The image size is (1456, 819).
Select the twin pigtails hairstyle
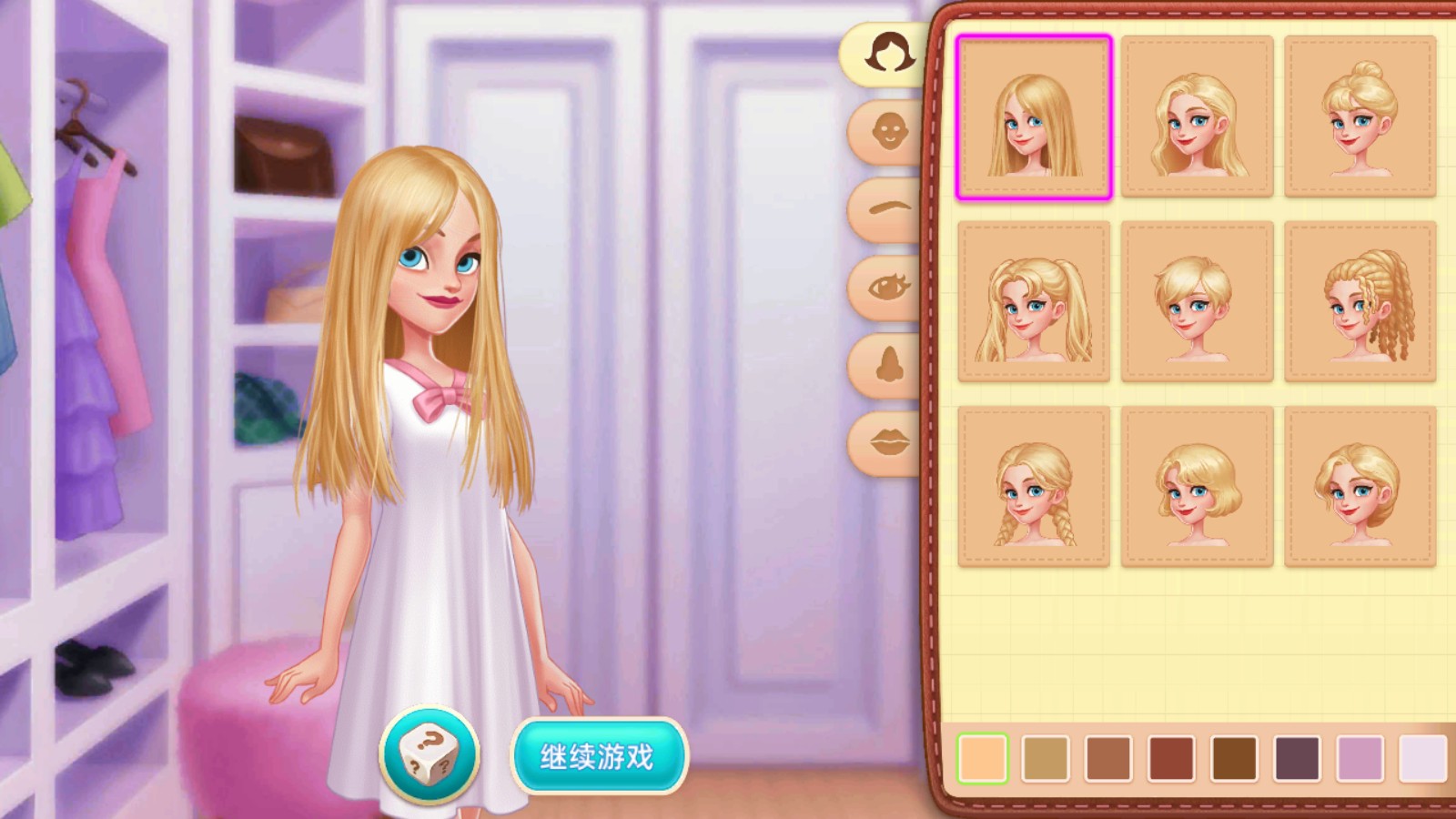pyautogui.click(x=1033, y=300)
